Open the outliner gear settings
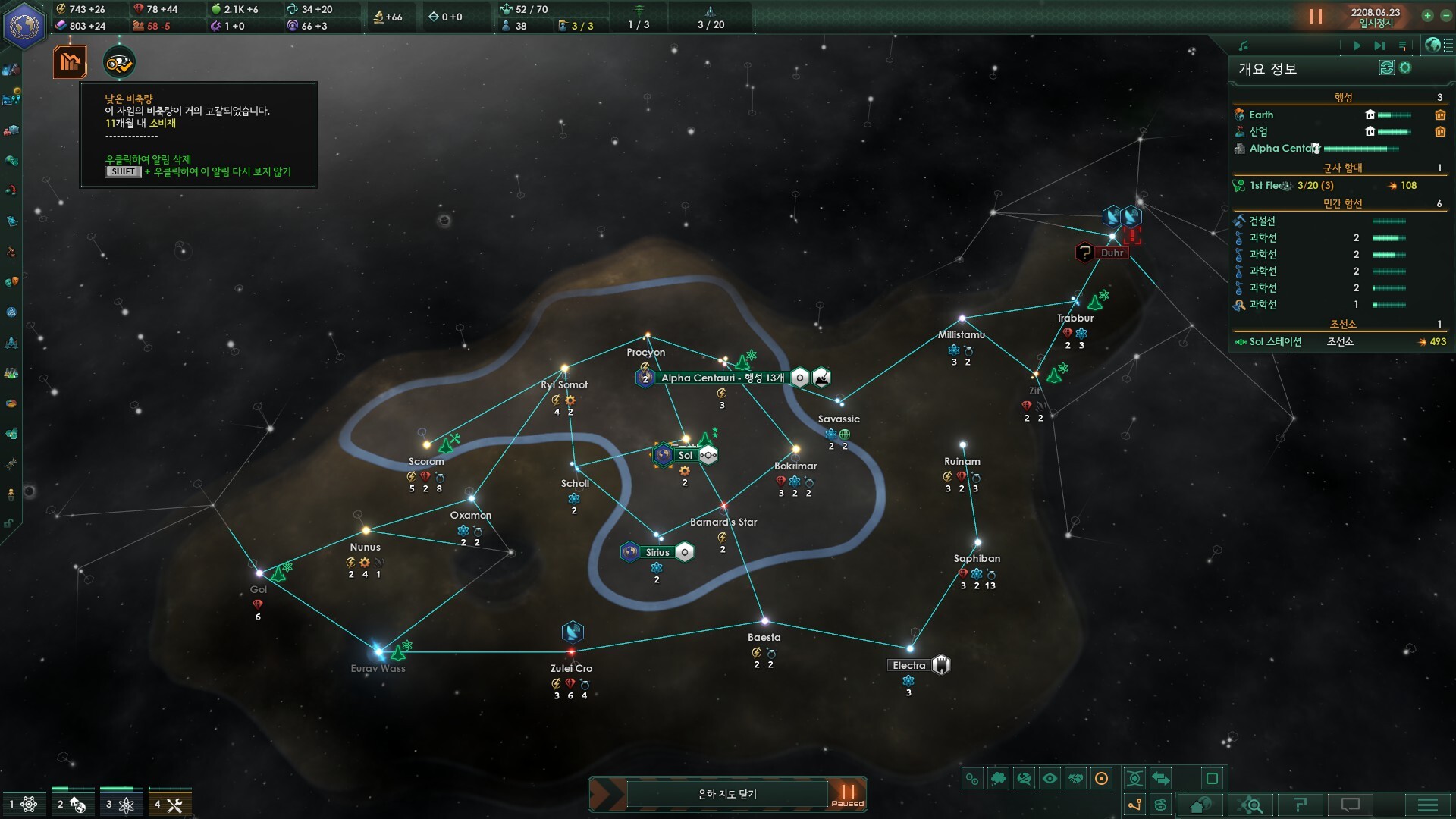The width and height of the screenshot is (1456, 819). tap(1405, 68)
